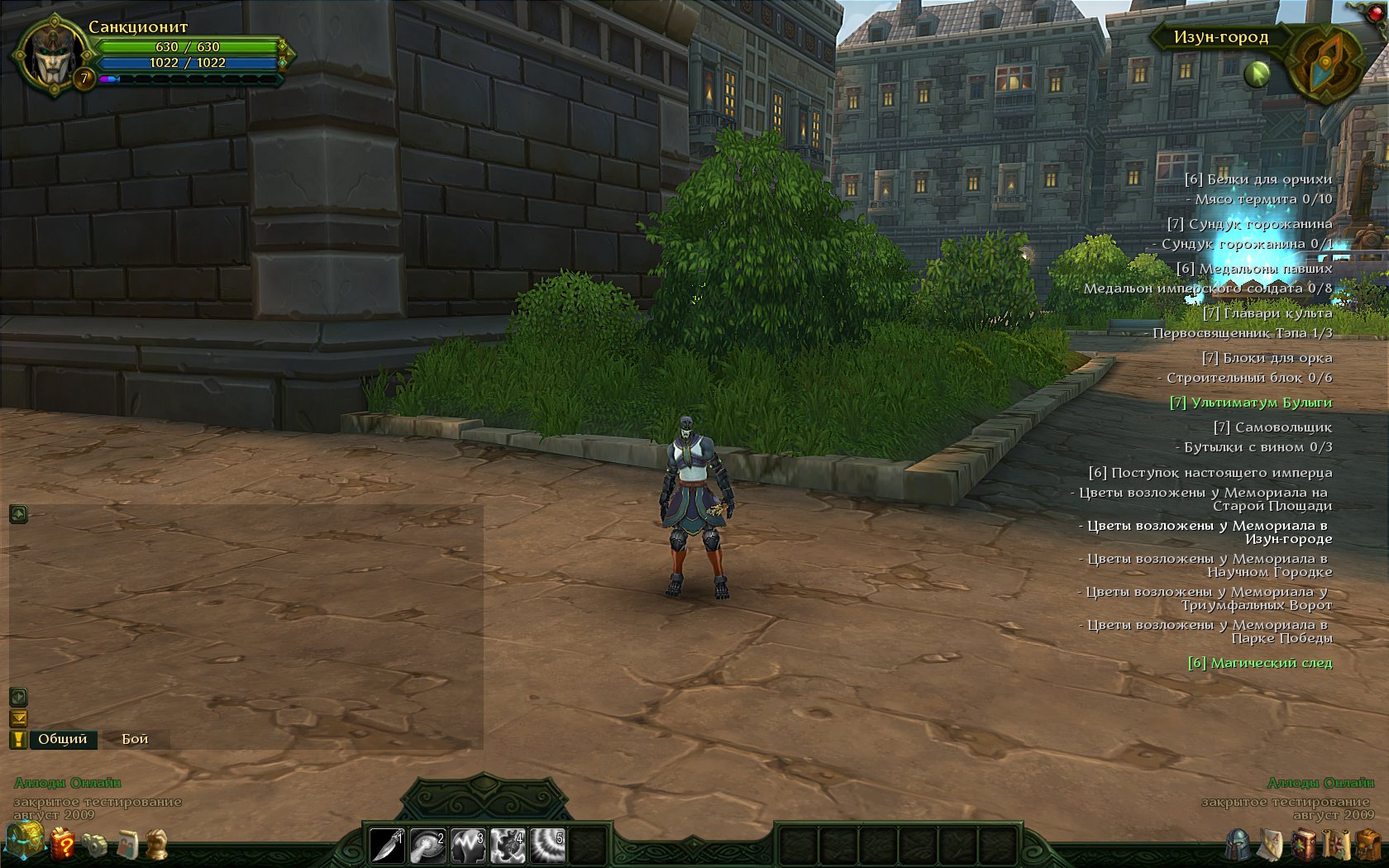Image resolution: width=1389 pixels, height=868 pixels.
Task: Open the help book with question mark
Action: (x=63, y=845)
